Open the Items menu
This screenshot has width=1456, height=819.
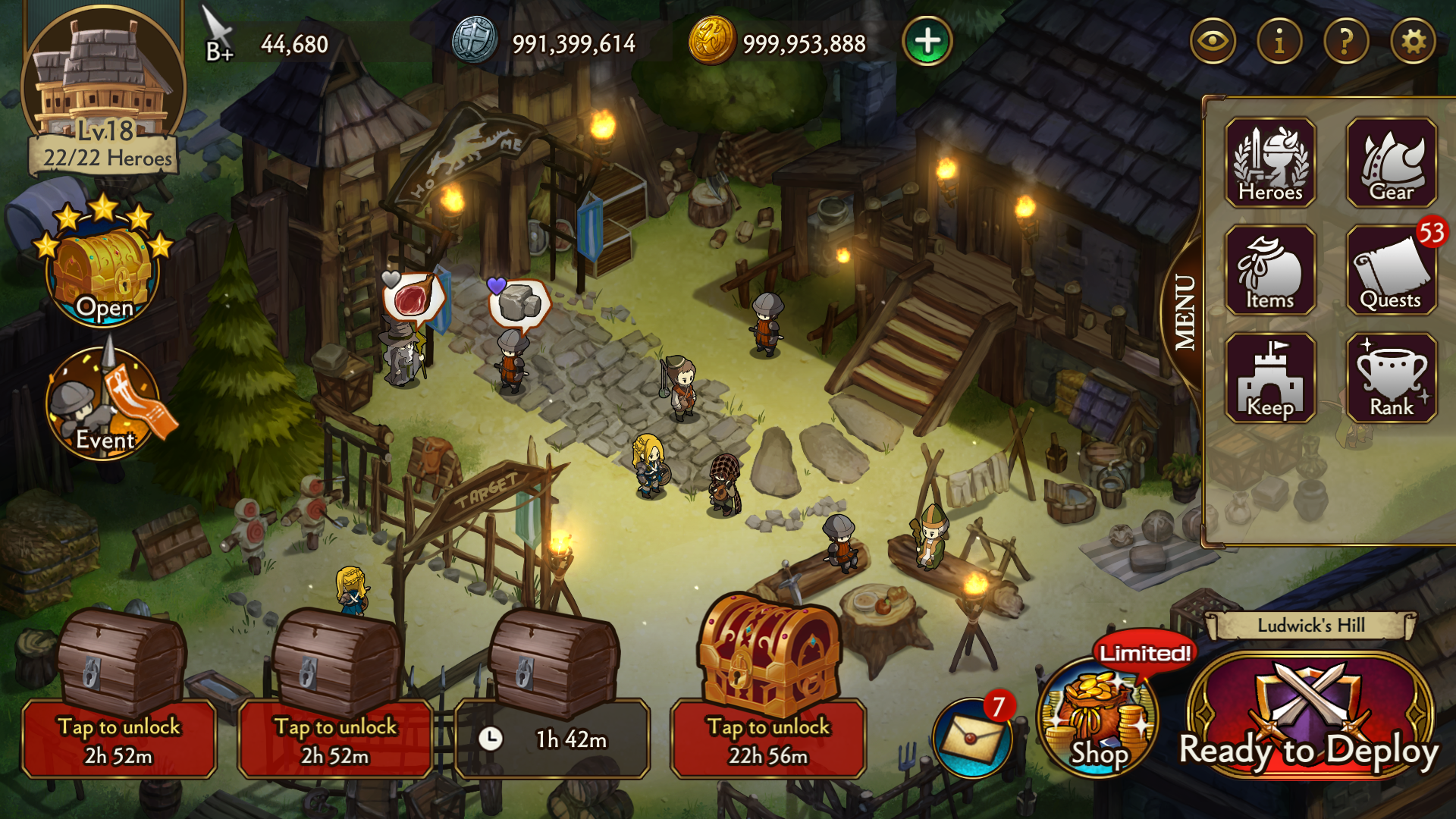click(1270, 271)
